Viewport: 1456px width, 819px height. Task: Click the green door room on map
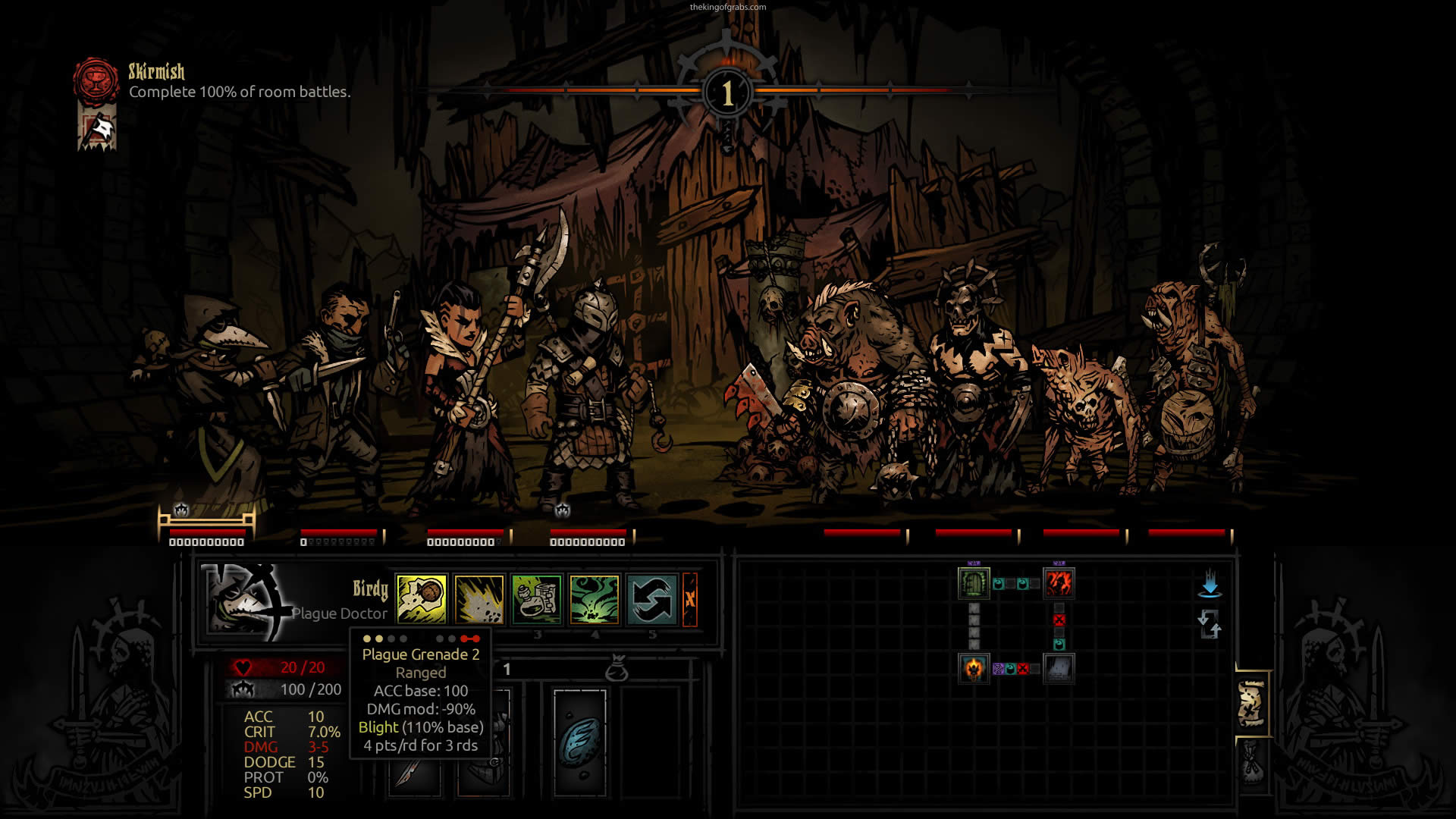(x=974, y=583)
